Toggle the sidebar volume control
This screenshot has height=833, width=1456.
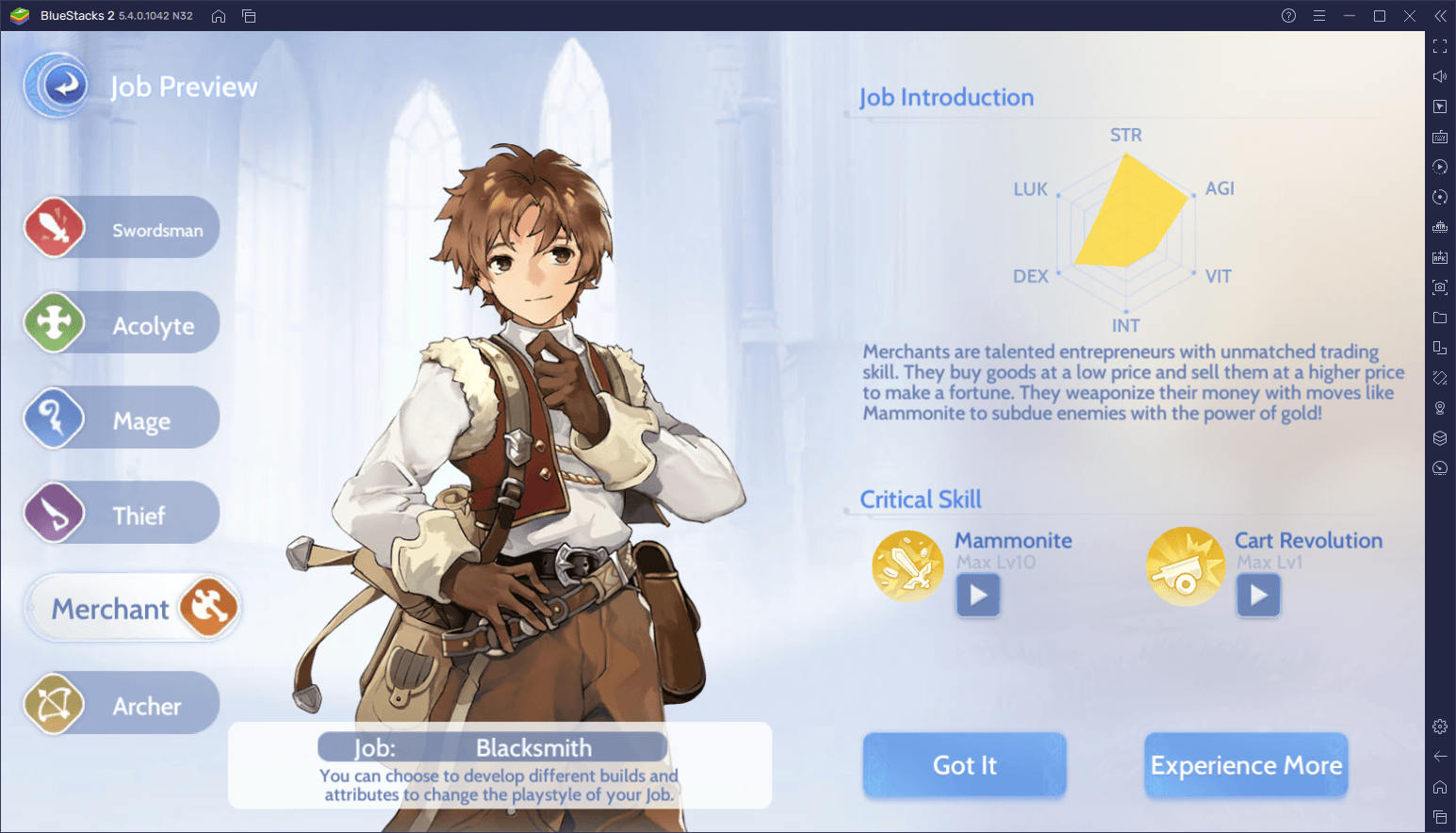tap(1440, 75)
